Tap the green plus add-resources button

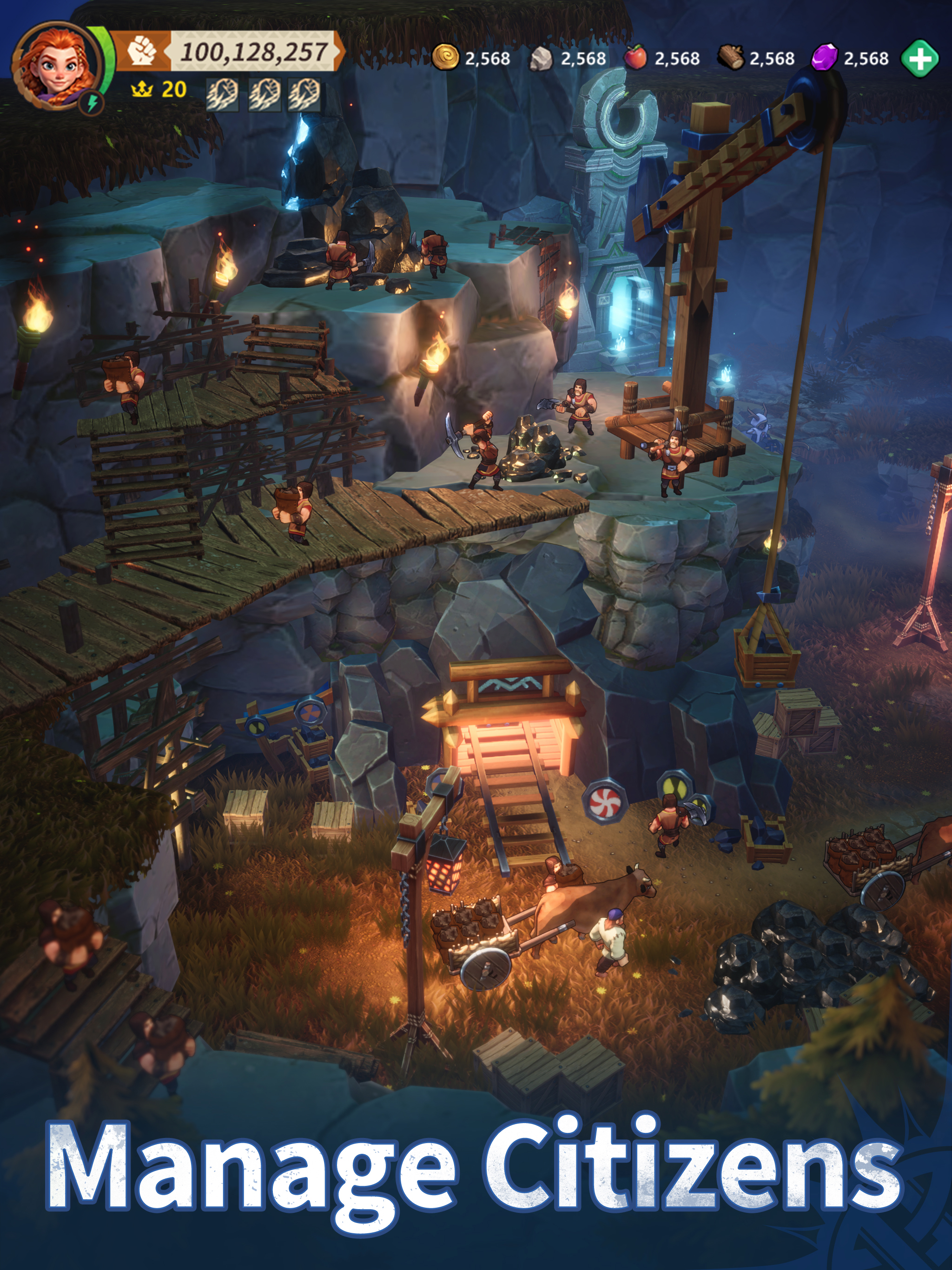point(920,58)
